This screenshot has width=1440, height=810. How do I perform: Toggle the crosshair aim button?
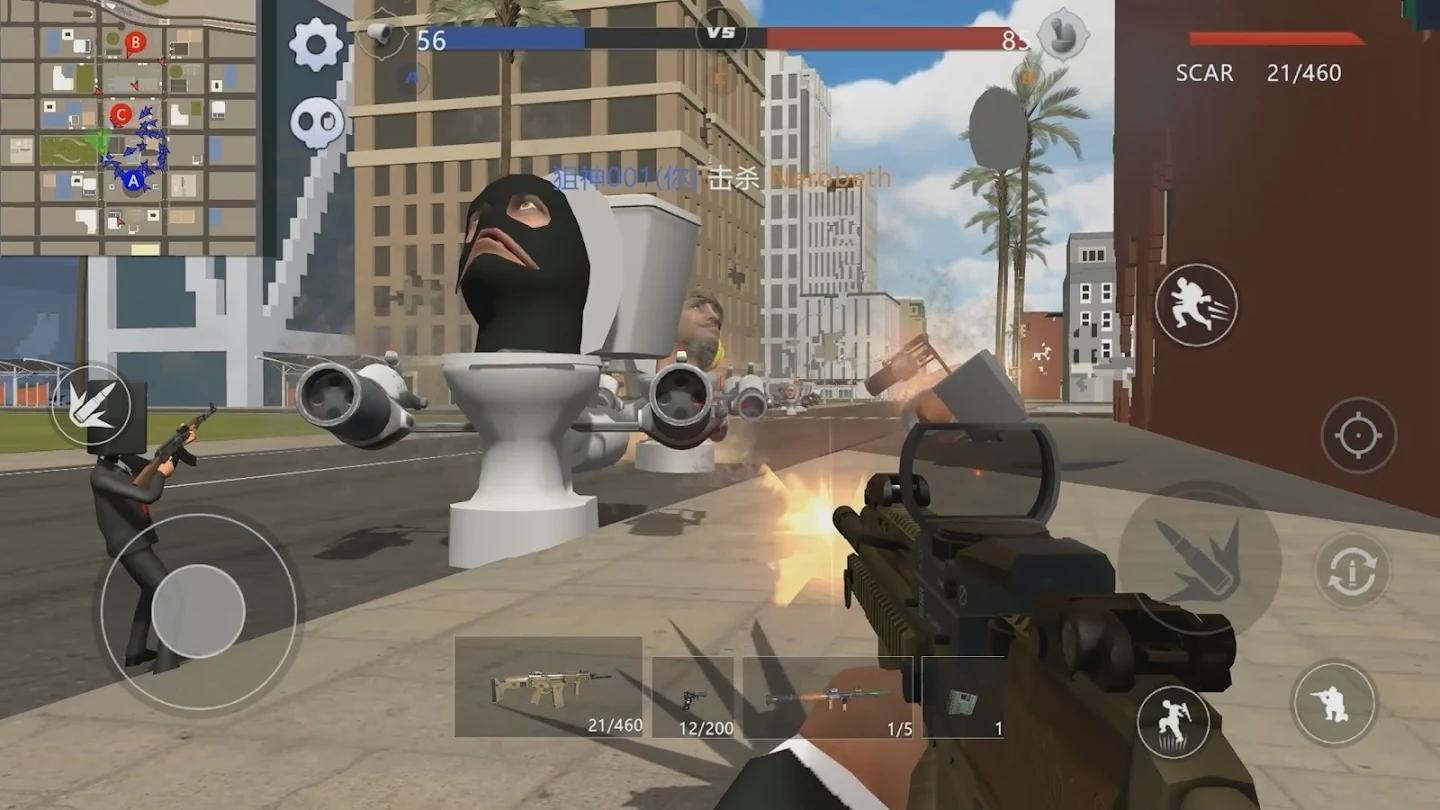pyautogui.click(x=1358, y=435)
